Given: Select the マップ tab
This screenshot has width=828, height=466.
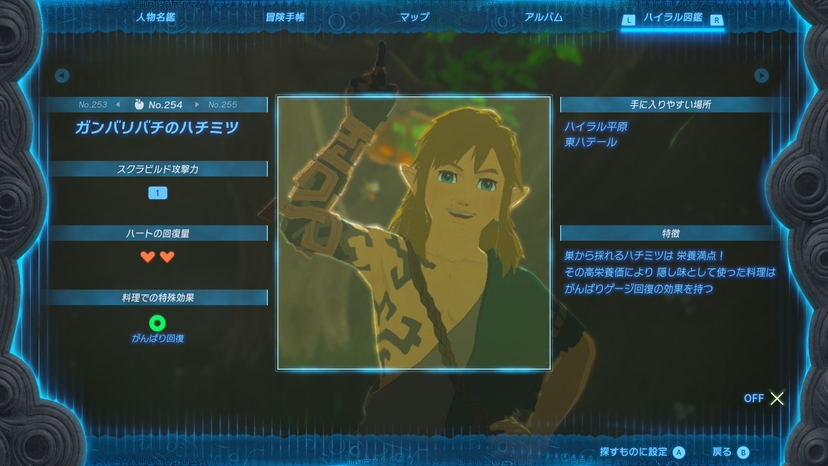Looking at the screenshot, I should (414, 17).
